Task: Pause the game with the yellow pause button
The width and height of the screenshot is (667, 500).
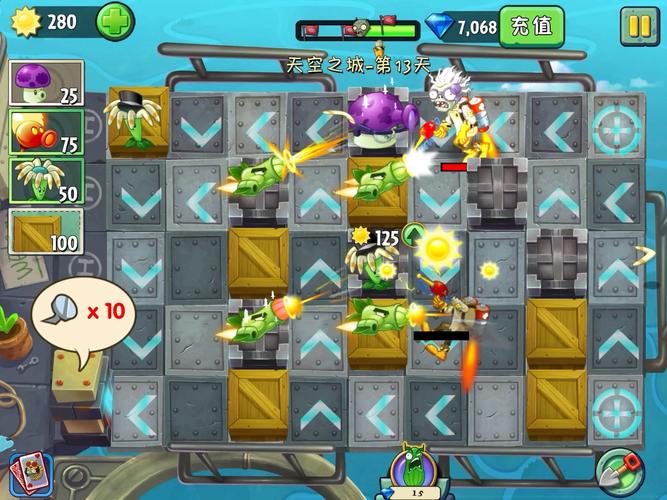Action: coord(635,26)
